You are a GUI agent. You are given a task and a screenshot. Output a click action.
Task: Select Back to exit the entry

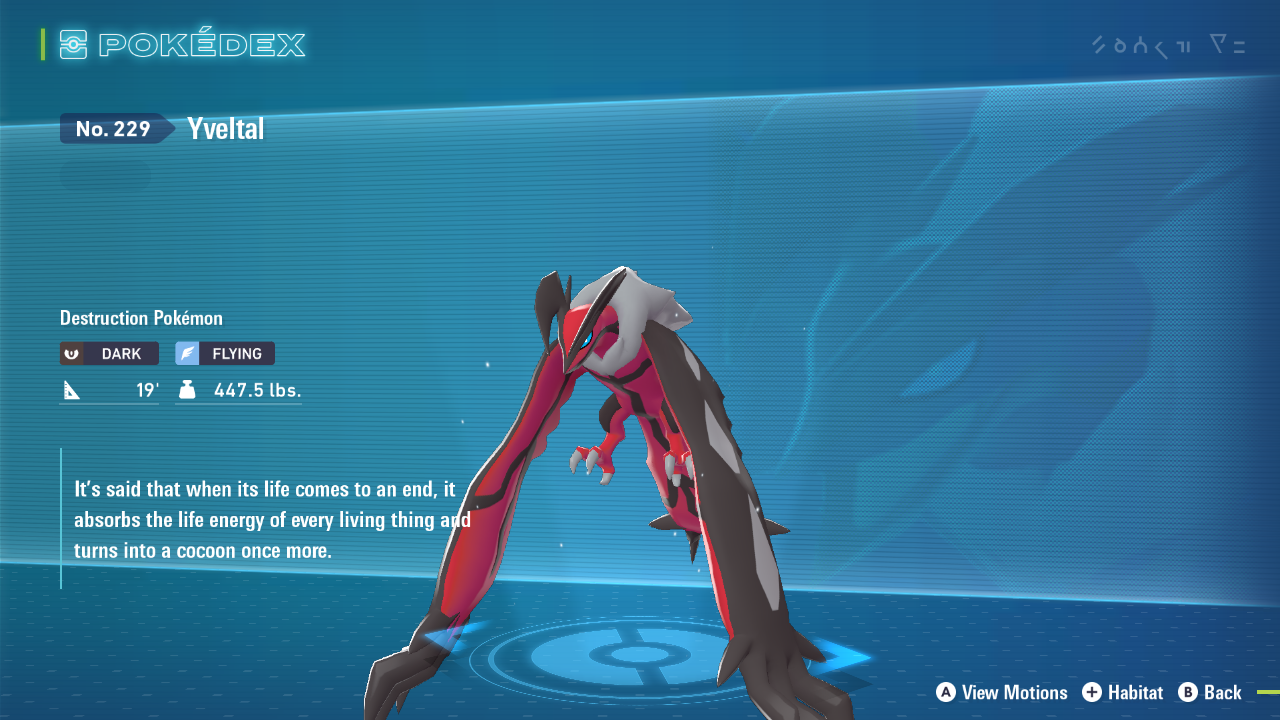(1222, 693)
